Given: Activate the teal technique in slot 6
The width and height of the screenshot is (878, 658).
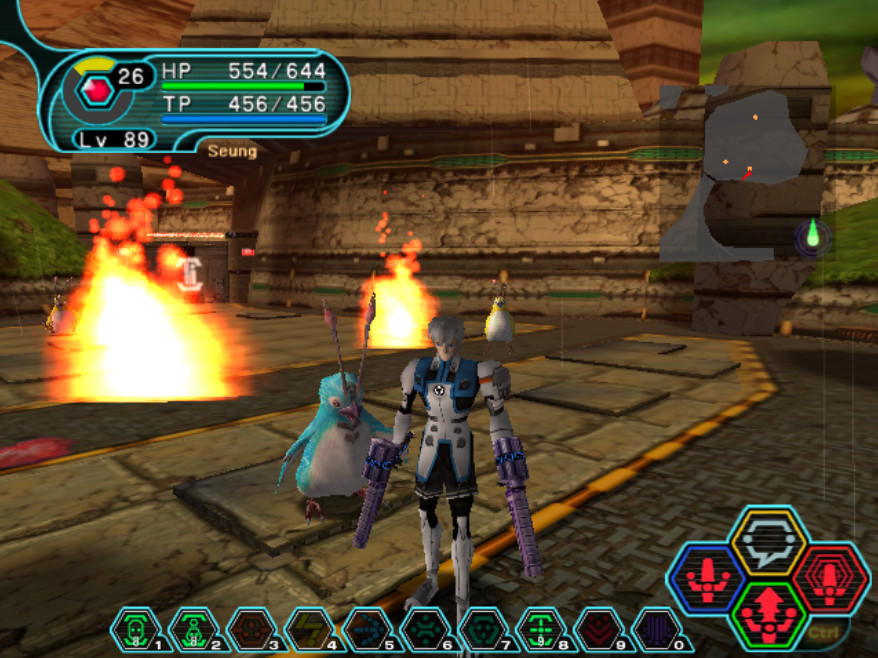Looking at the screenshot, I should (x=424, y=630).
